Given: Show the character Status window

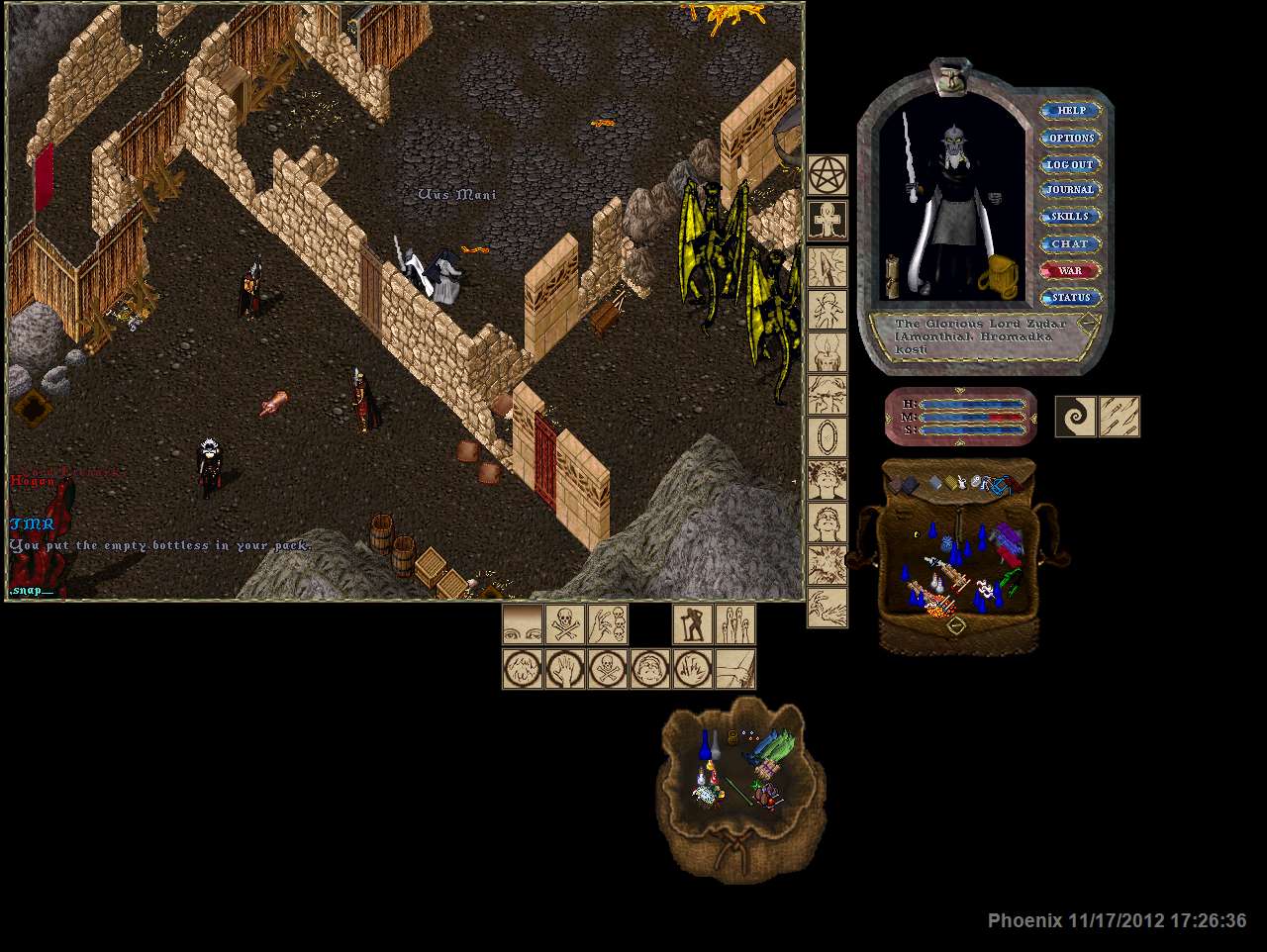Looking at the screenshot, I should click(x=1071, y=297).
